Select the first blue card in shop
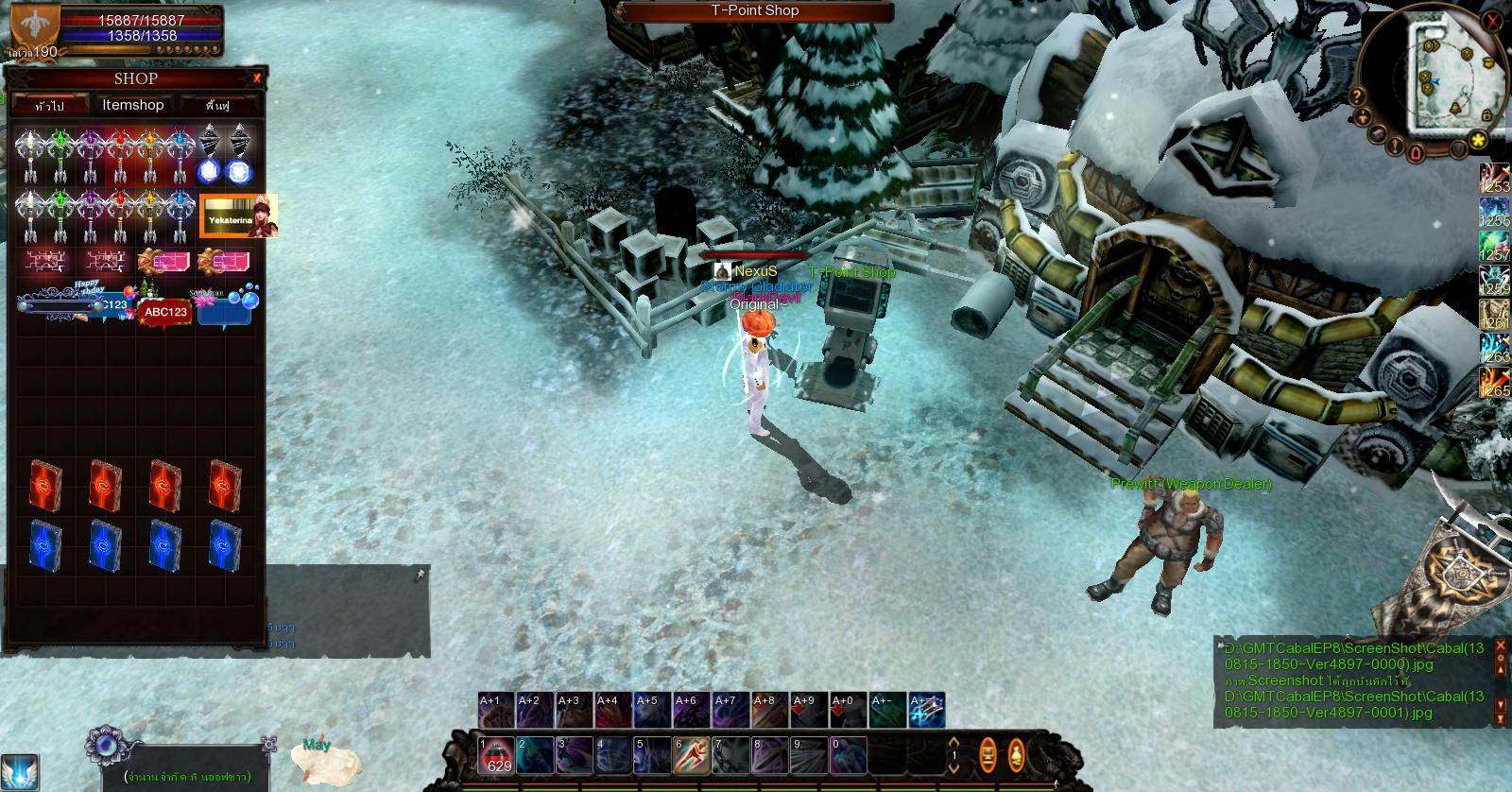 click(x=45, y=544)
